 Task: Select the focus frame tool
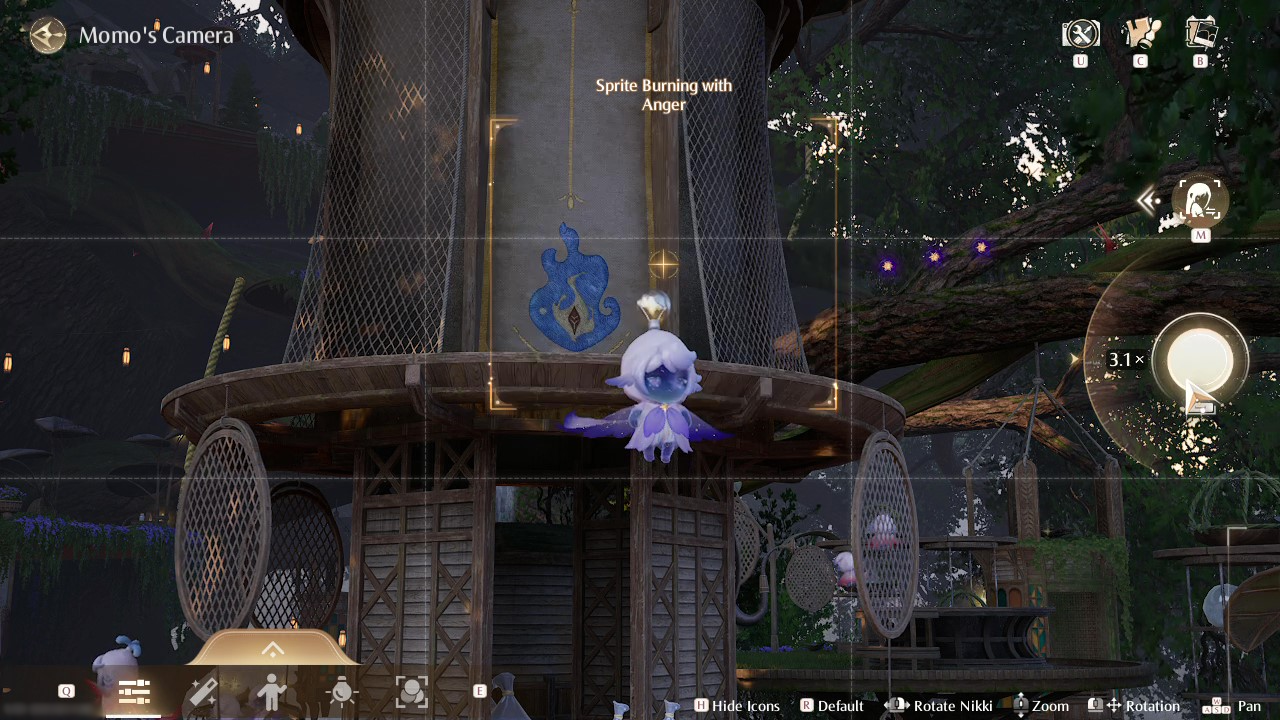click(412, 691)
